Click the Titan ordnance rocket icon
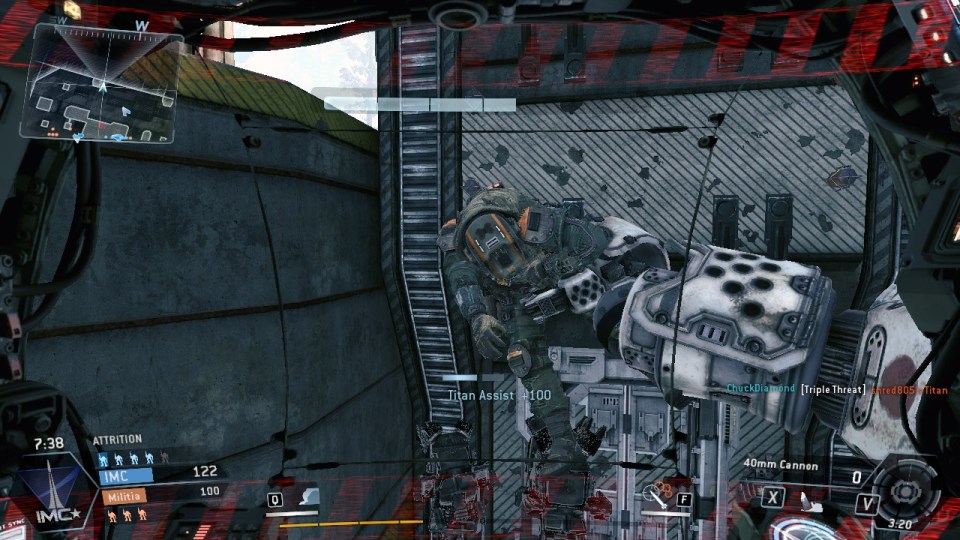The height and width of the screenshot is (540, 960). coord(806,499)
